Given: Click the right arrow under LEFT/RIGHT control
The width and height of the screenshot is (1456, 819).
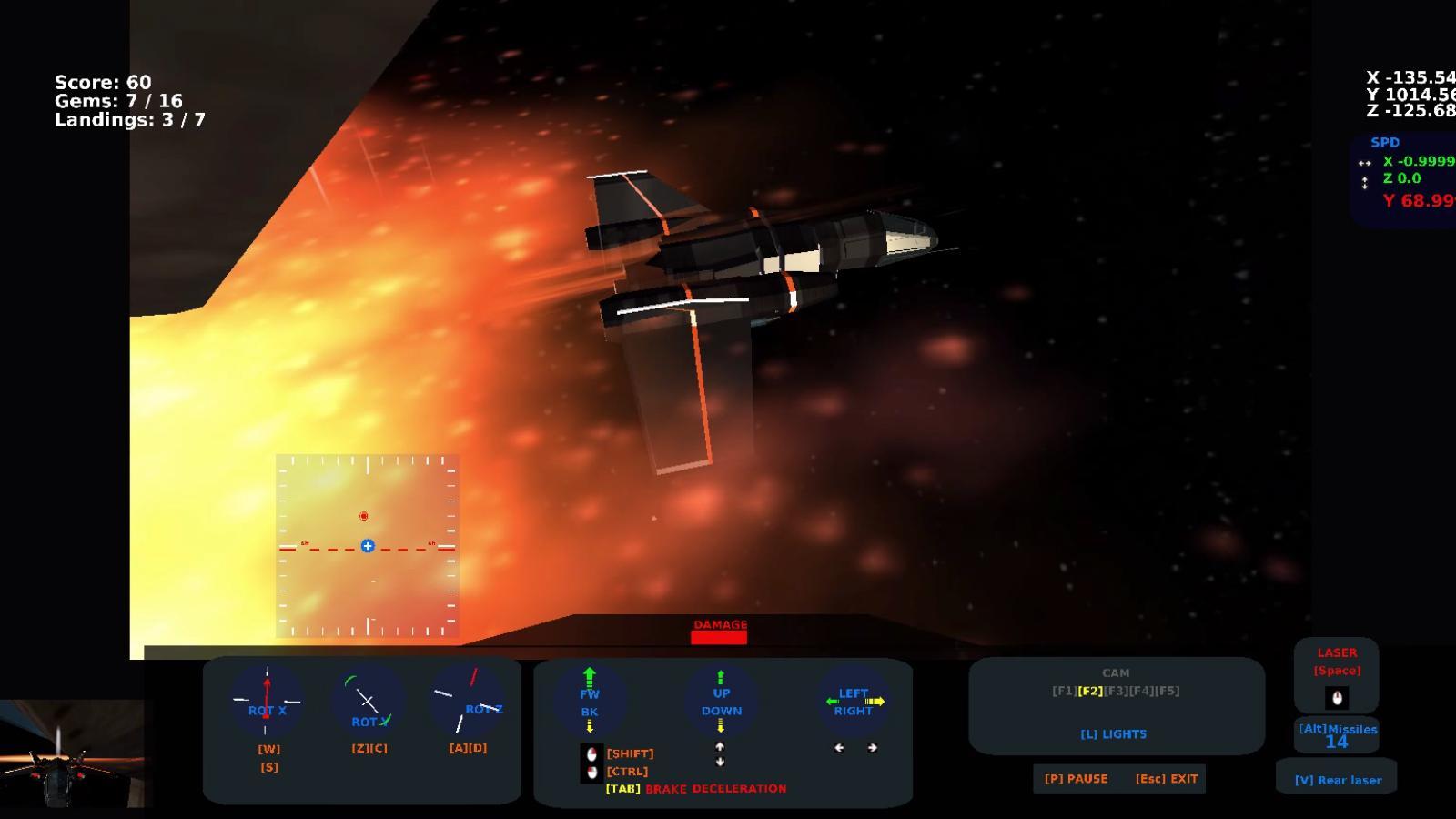Looking at the screenshot, I should (x=872, y=748).
